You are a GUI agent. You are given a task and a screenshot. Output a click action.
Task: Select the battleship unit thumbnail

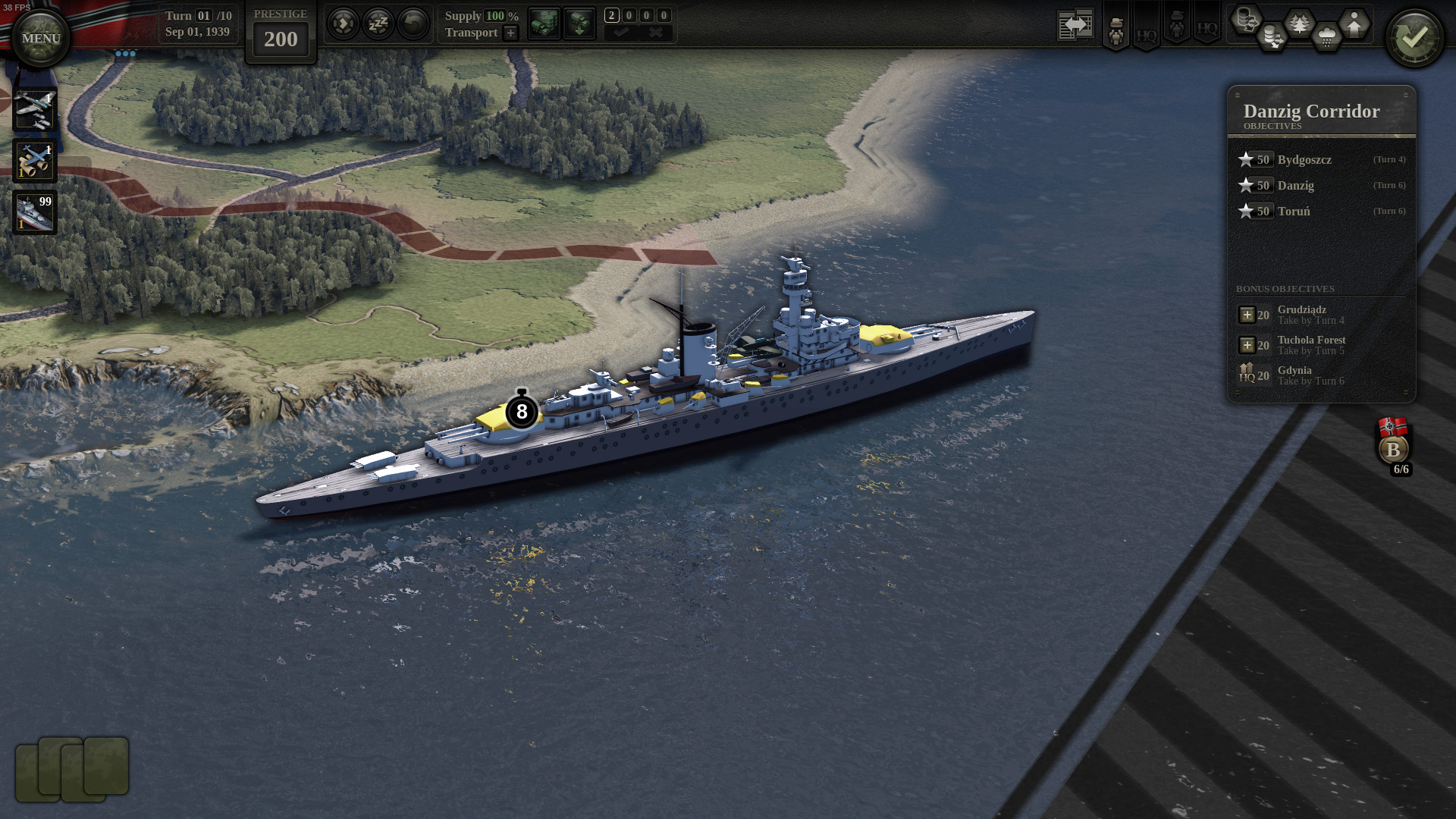pos(33,211)
